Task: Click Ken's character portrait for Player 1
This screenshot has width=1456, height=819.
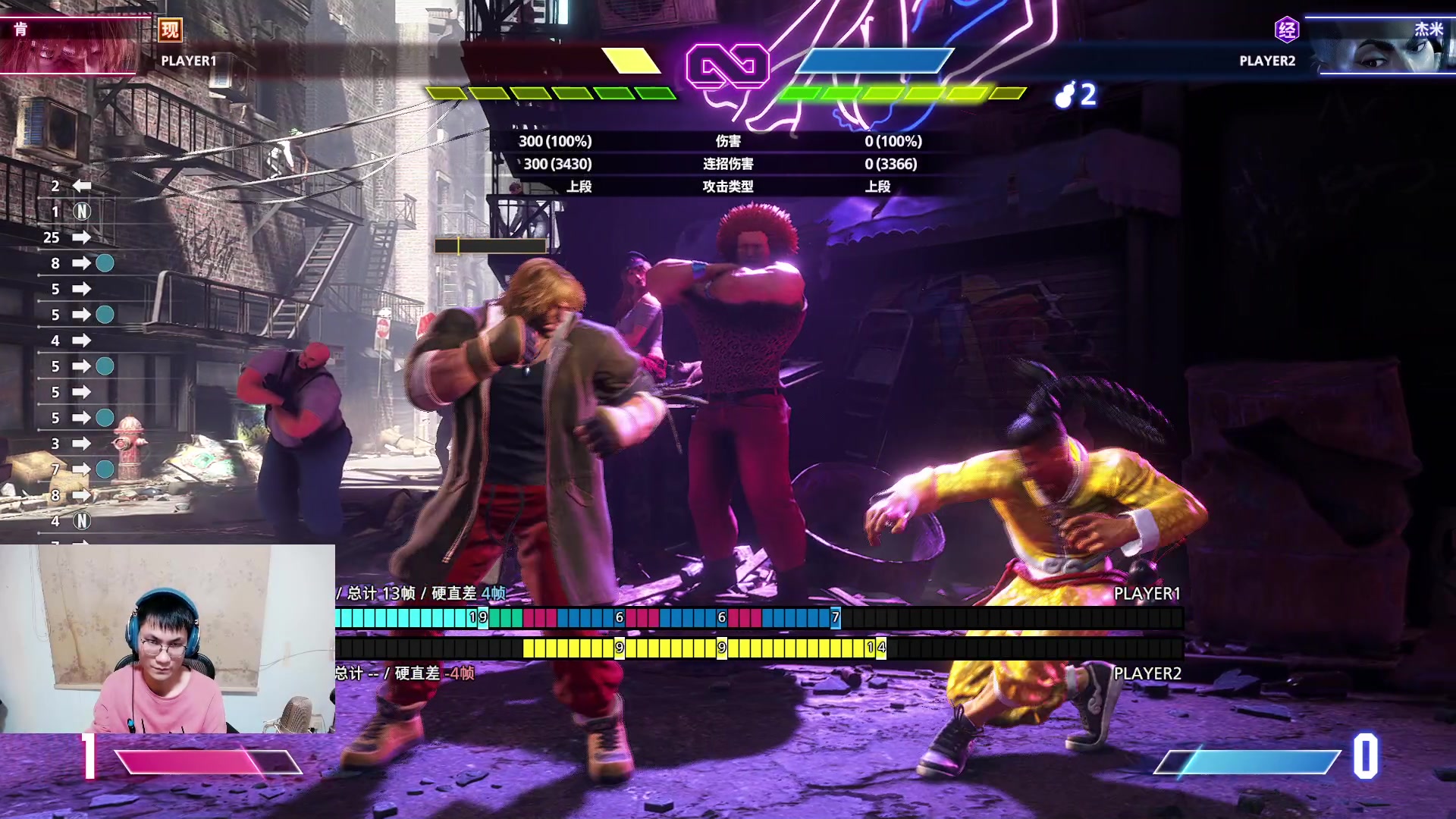Action: pyautogui.click(x=72, y=47)
